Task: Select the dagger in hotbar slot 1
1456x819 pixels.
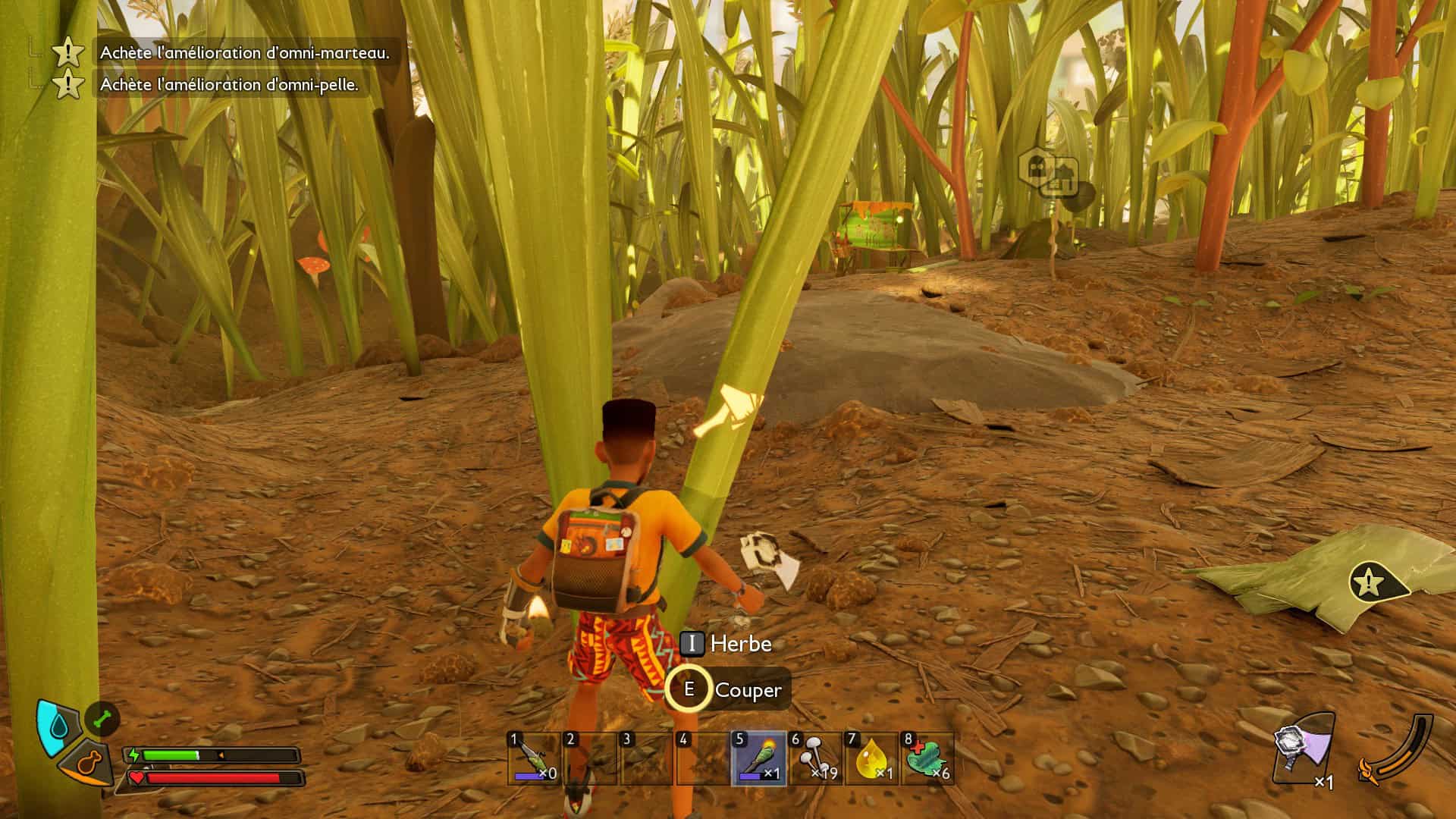Action: click(534, 758)
